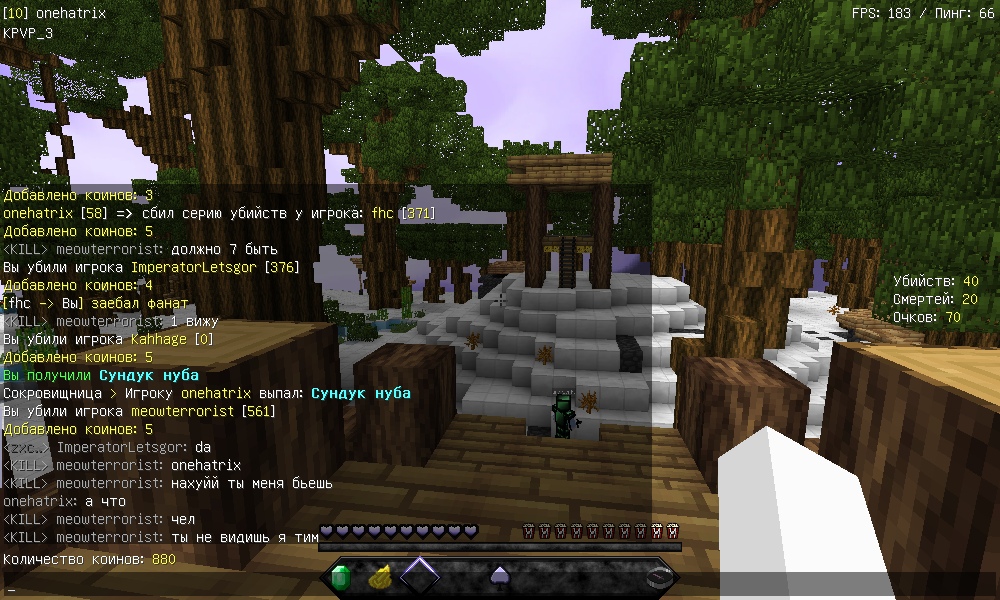
Task: Click the highlighted diamond-frame hotbar slot
Action: 420,577
